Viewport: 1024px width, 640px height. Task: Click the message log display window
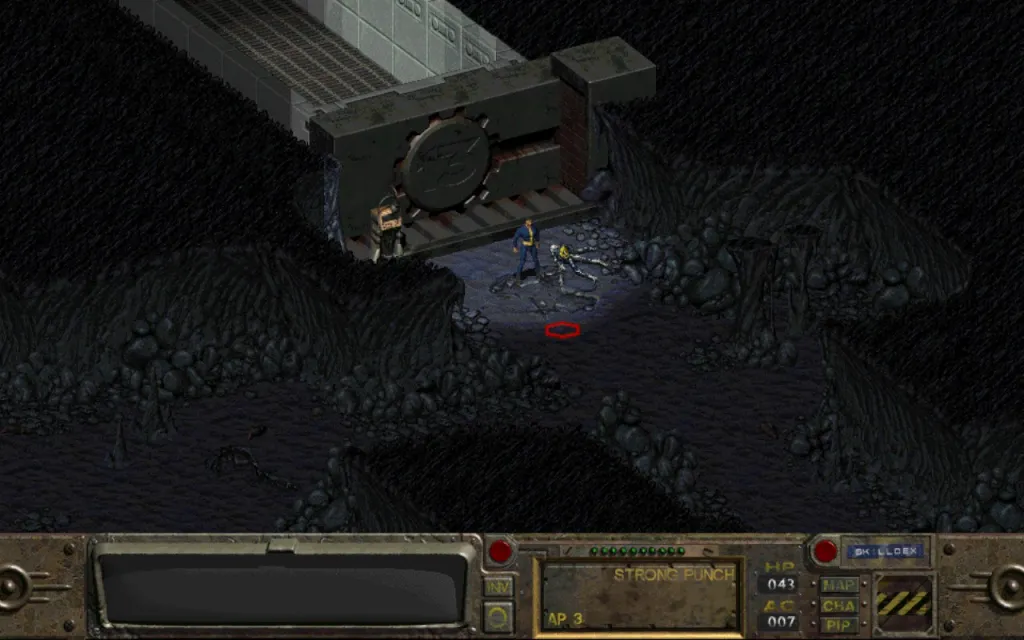(x=283, y=588)
